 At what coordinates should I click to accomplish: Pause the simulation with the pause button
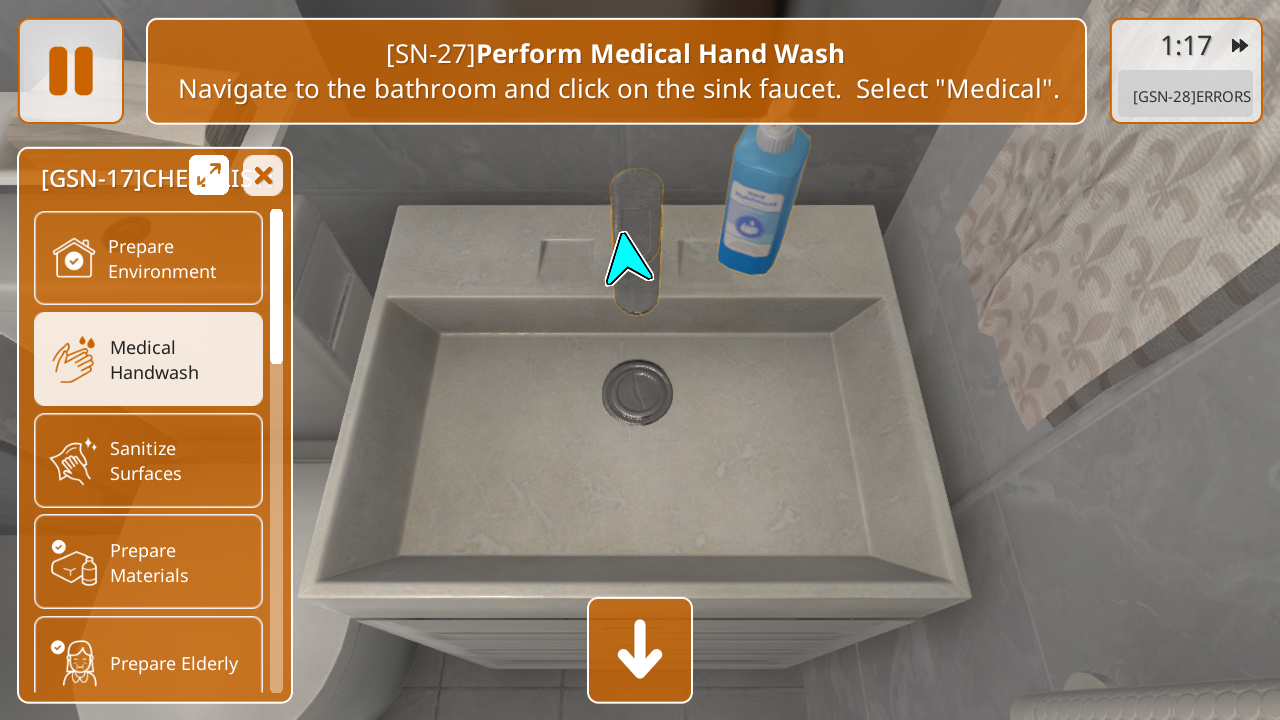point(71,71)
